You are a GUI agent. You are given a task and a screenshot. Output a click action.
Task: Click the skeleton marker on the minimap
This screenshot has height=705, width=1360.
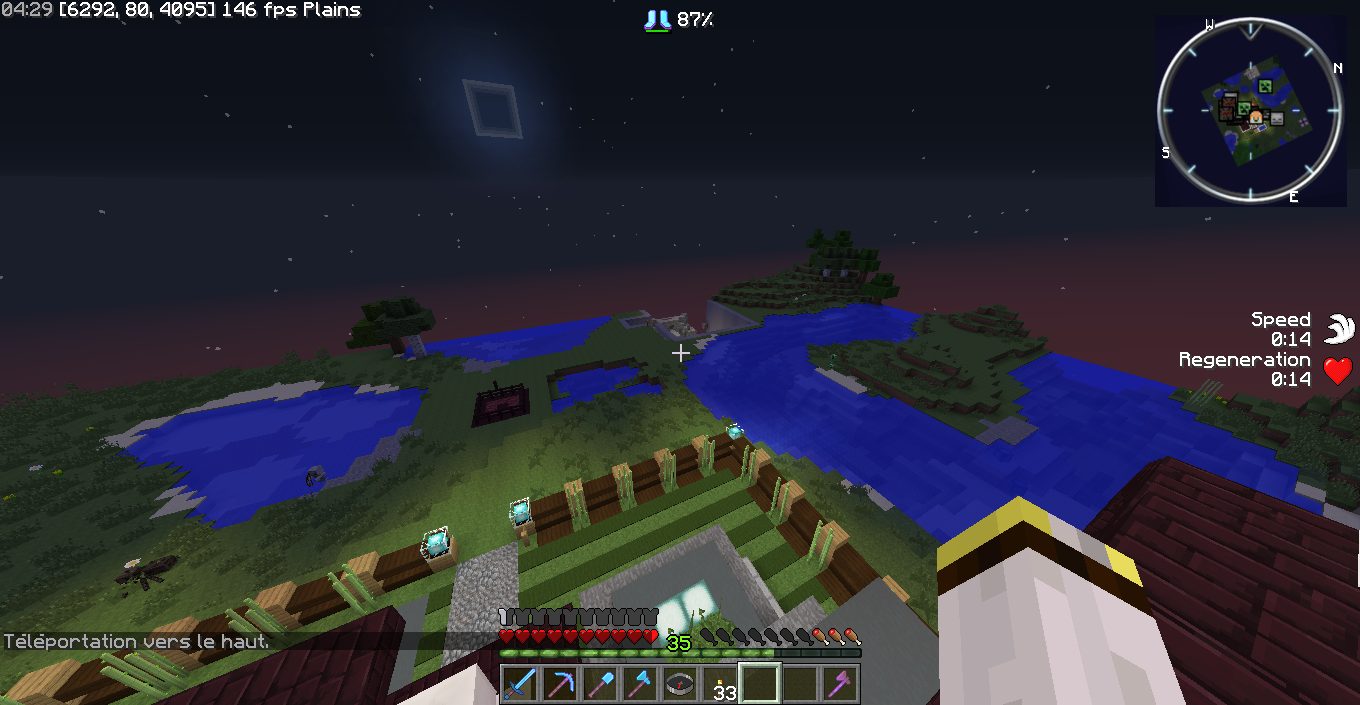click(1277, 118)
